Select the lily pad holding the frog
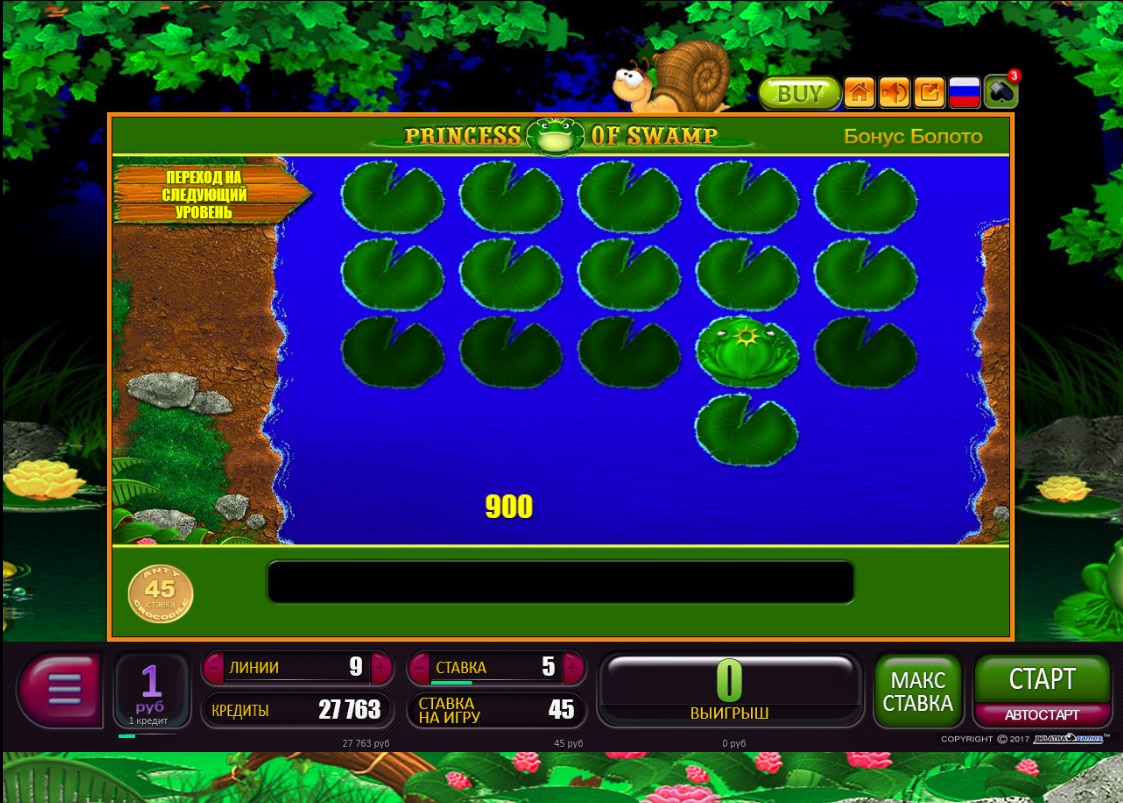This screenshot has width=1123, height=803. (746, 350)
